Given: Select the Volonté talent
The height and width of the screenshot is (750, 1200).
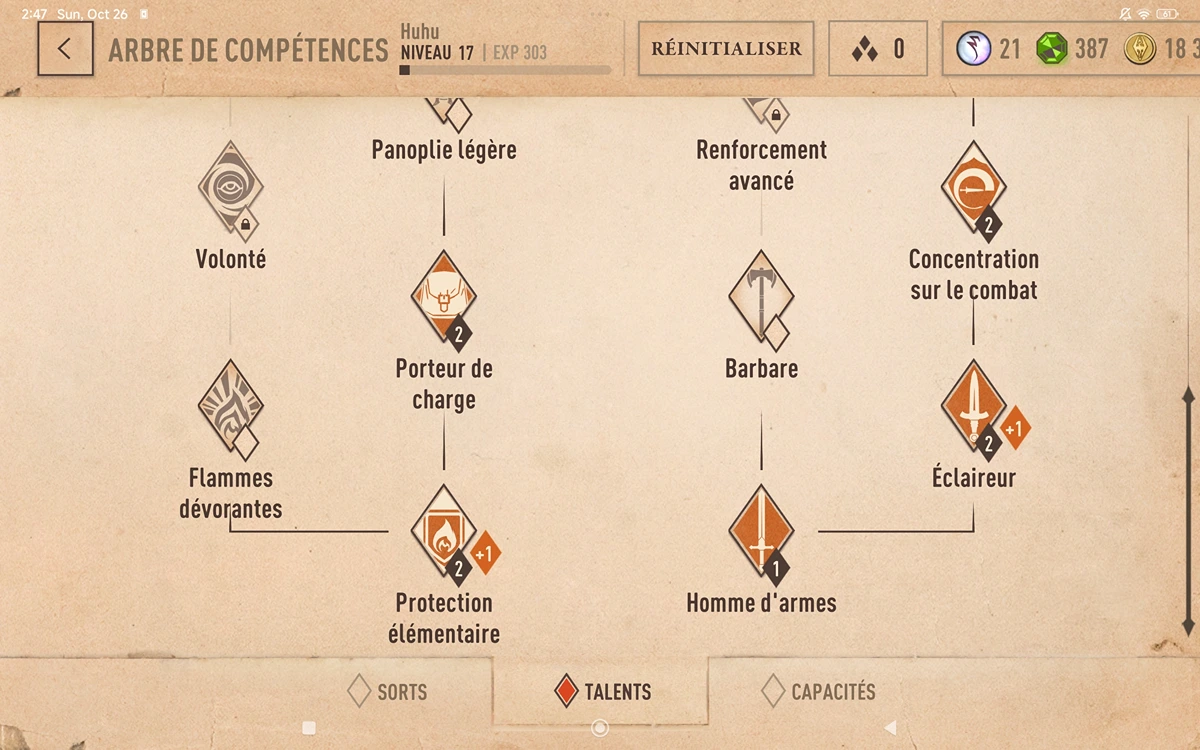Looking at the screenshot, I should click(x=231, y=188).
